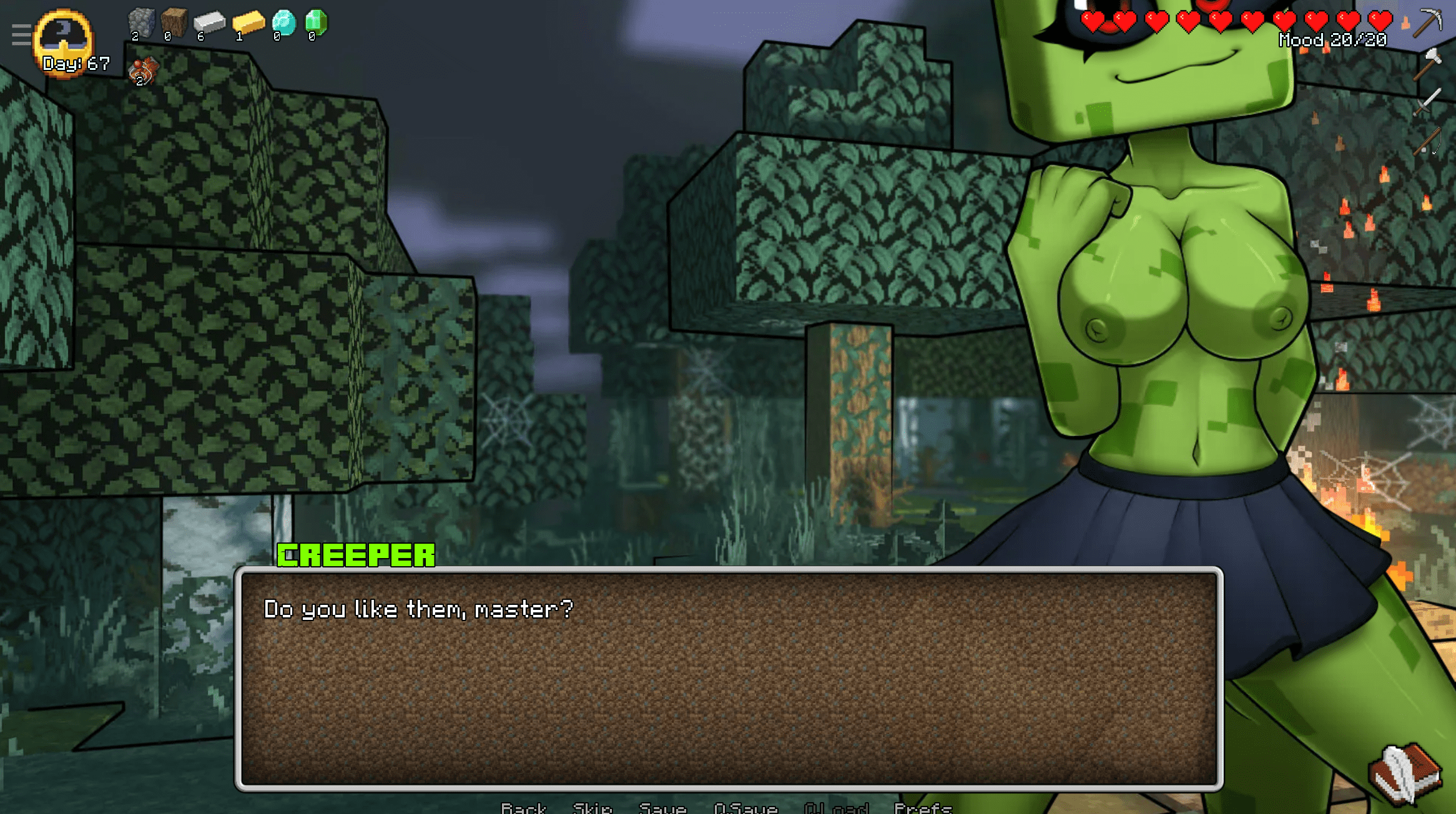The height and width of the screenshot is (814, 1456).
Task: Open Prefs settings
Action: pos(922,808)
